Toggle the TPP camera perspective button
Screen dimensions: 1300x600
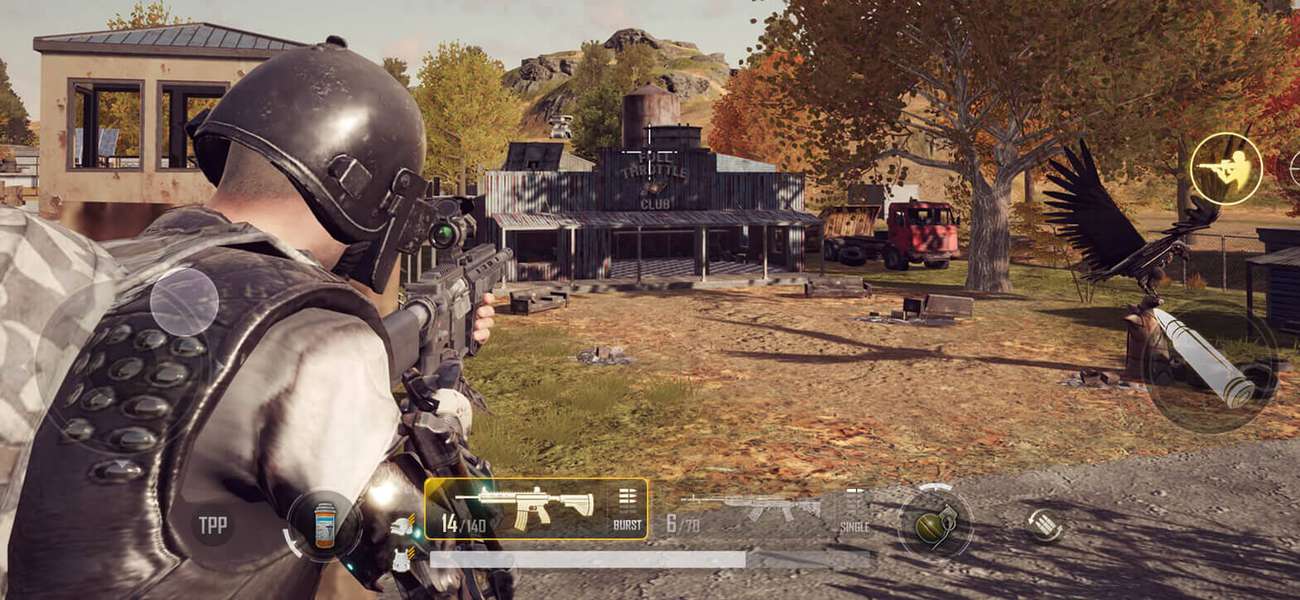212,525
